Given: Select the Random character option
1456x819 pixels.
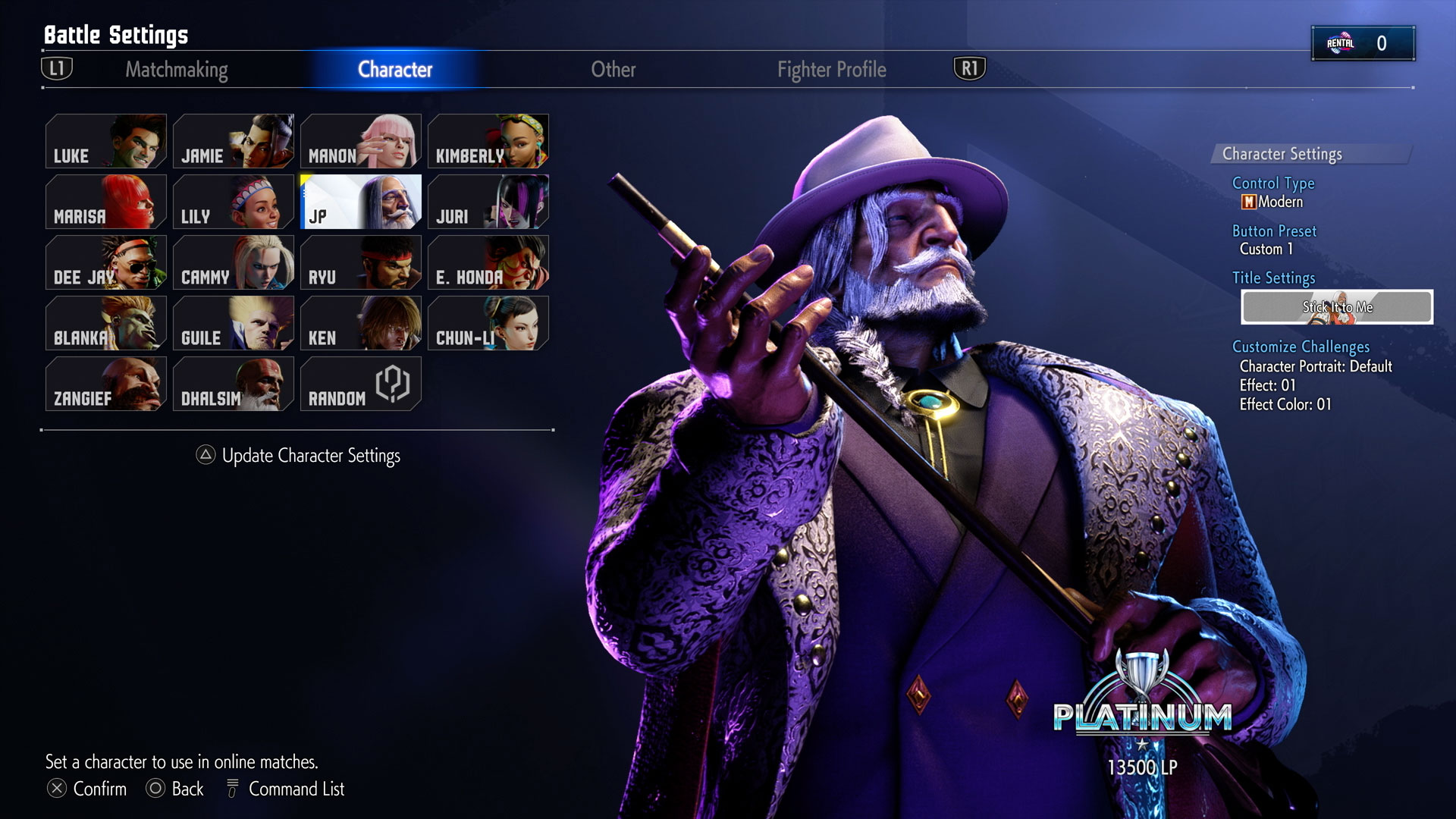Looking at the screenshot, I should coord(361,384).
